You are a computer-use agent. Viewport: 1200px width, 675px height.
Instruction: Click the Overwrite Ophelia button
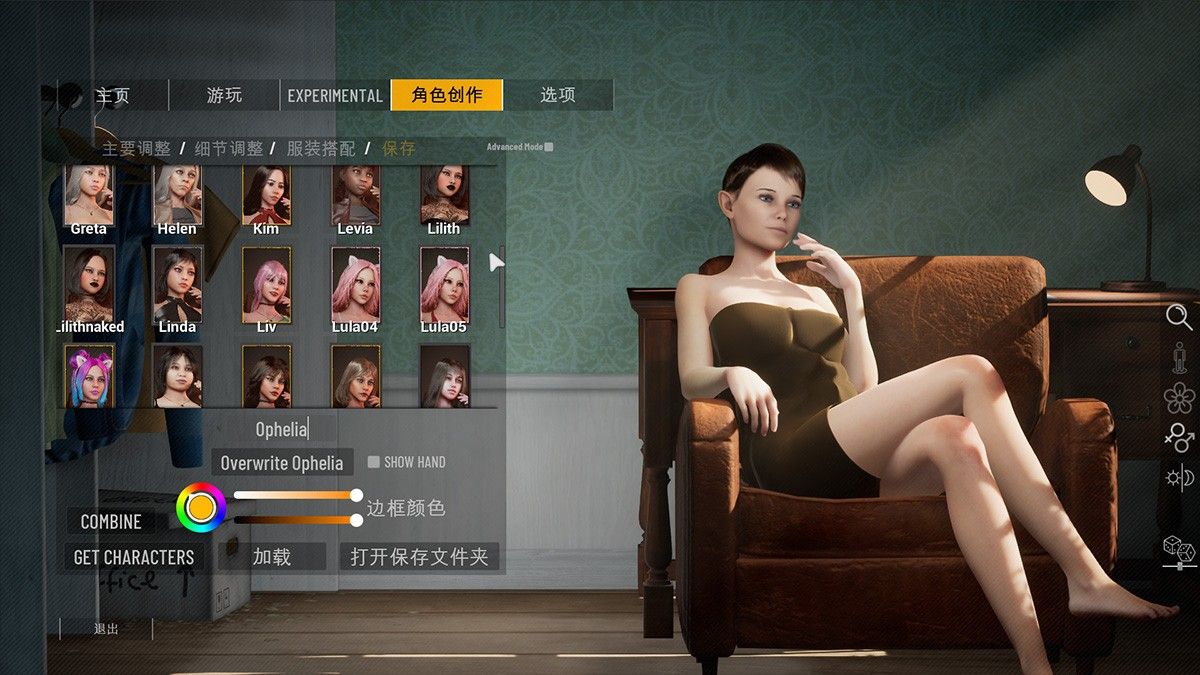pos(282,463)
